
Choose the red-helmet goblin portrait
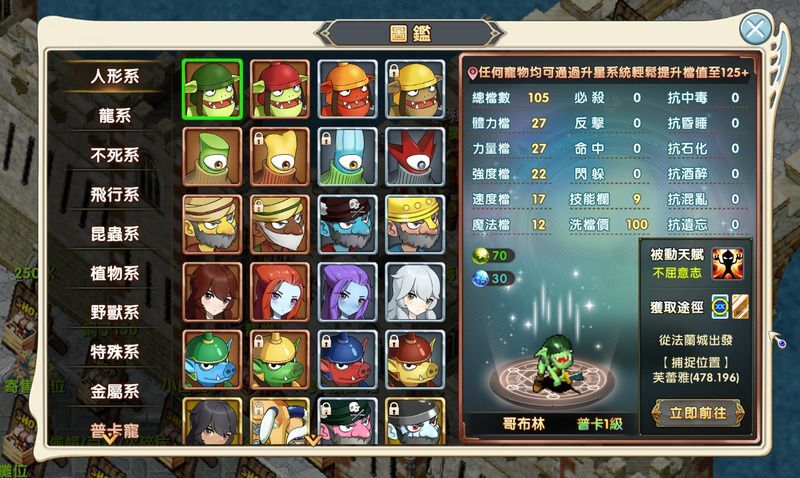pyautogui.click(x=279, y=87)
